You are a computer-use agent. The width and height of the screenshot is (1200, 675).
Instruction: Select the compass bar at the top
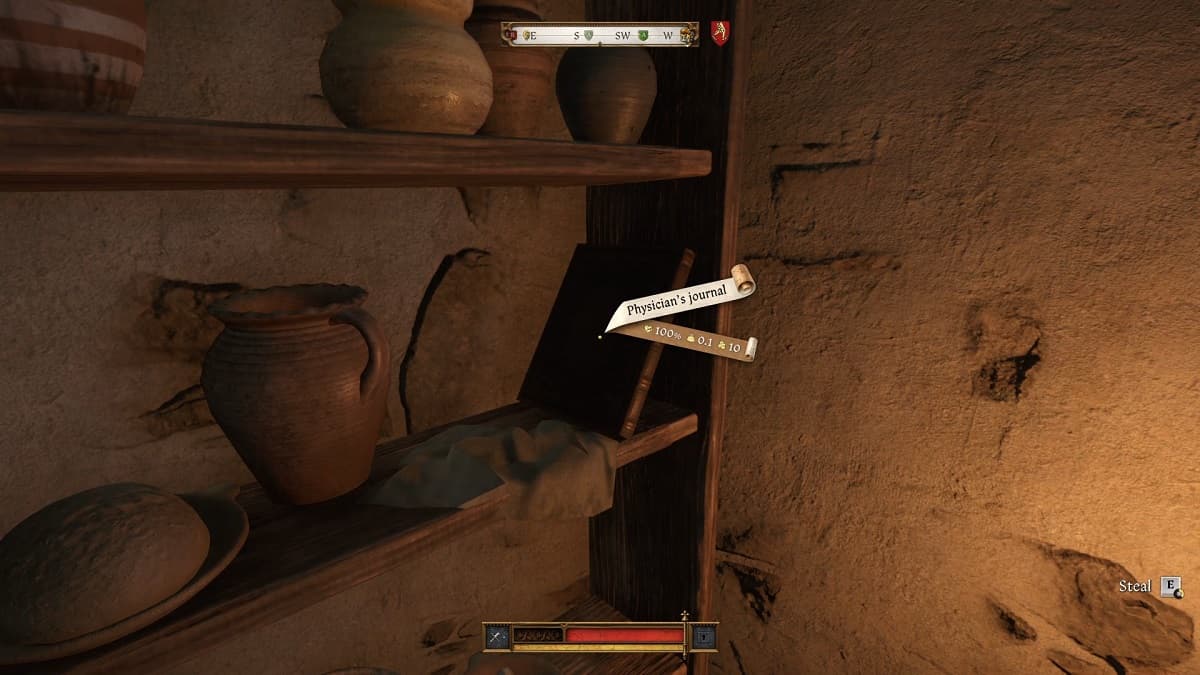(600, 35)
